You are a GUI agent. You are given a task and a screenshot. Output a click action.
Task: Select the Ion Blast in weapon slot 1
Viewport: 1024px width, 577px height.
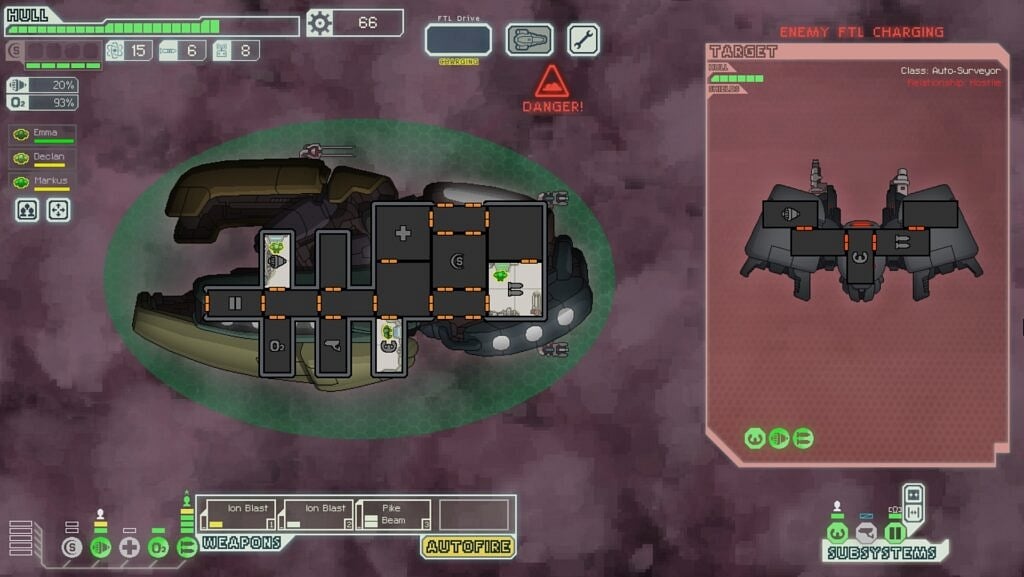(240, 515)
